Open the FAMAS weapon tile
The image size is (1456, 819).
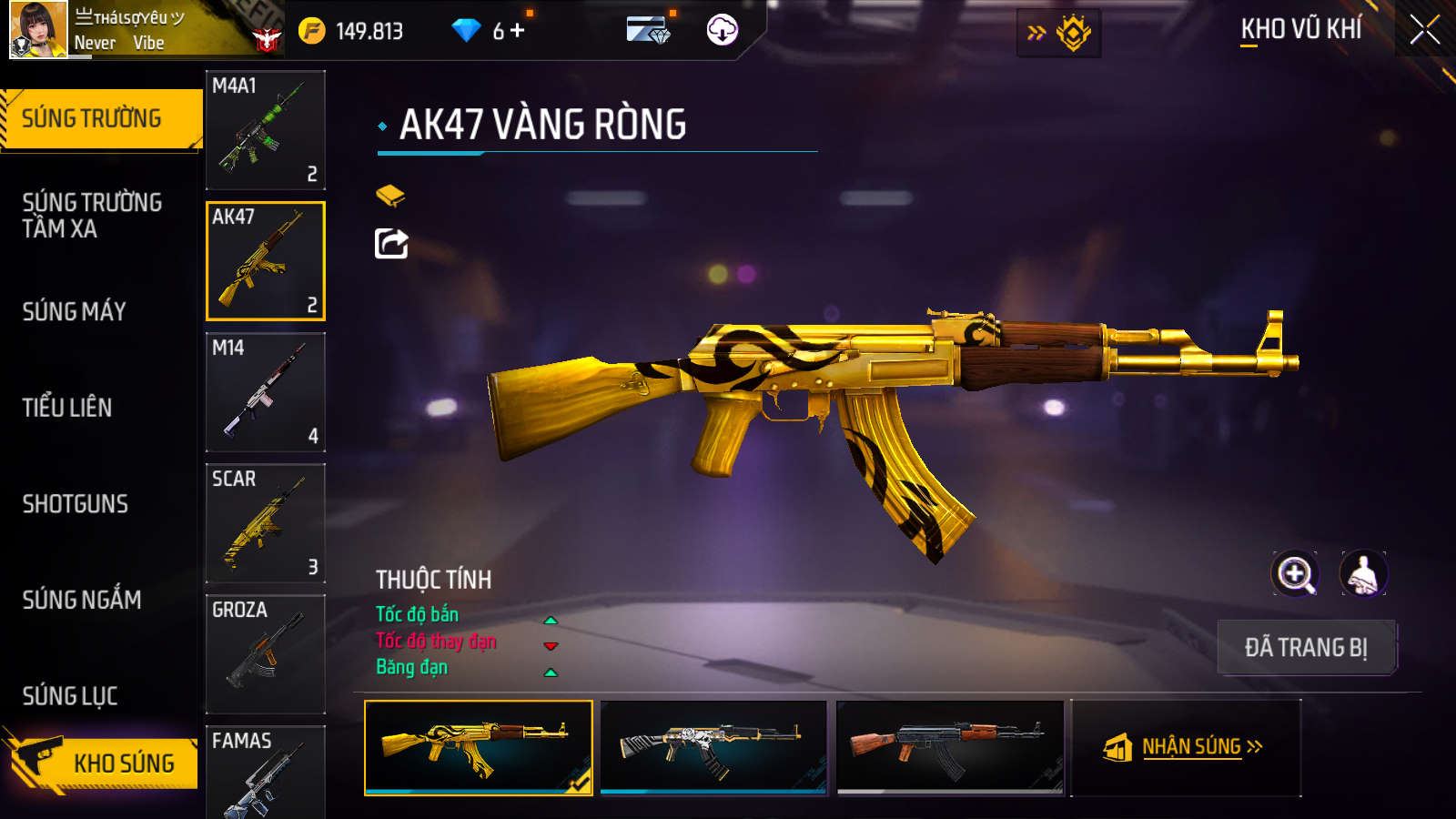pyautogui.click(x=265, y=773)
